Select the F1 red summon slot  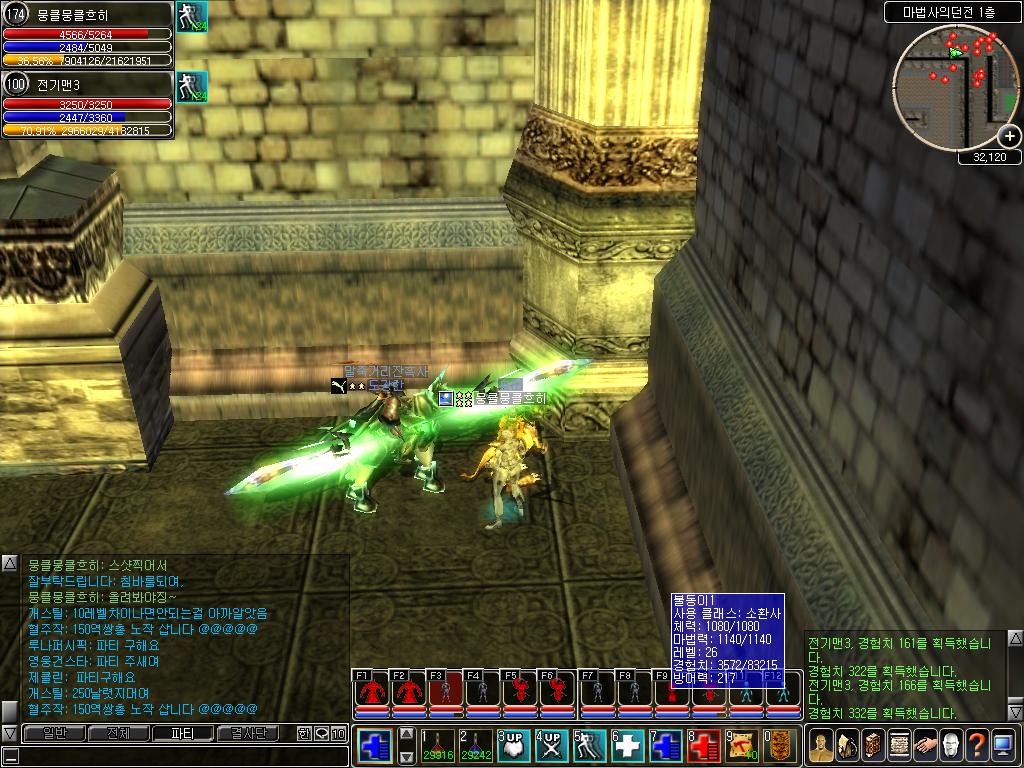tap(371, 693)
